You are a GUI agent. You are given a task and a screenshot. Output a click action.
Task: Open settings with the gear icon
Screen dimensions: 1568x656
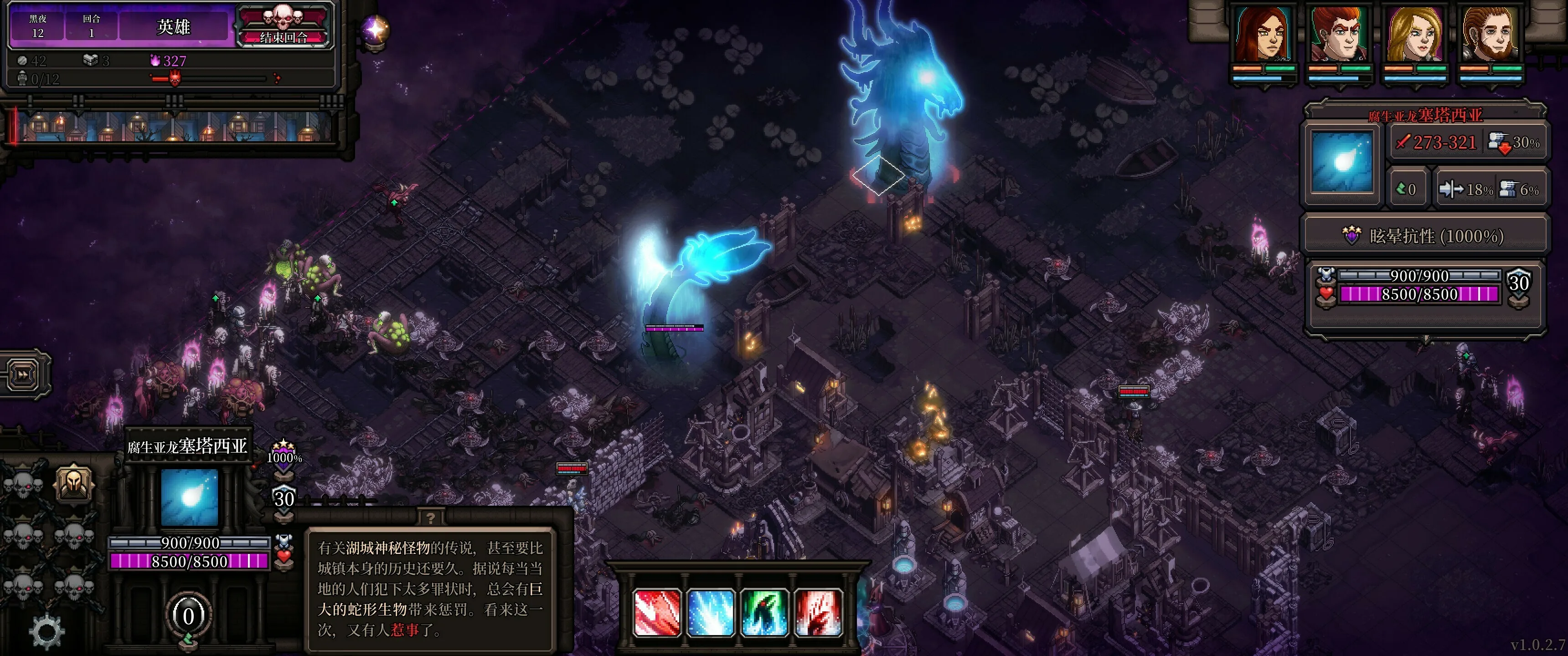46,631
